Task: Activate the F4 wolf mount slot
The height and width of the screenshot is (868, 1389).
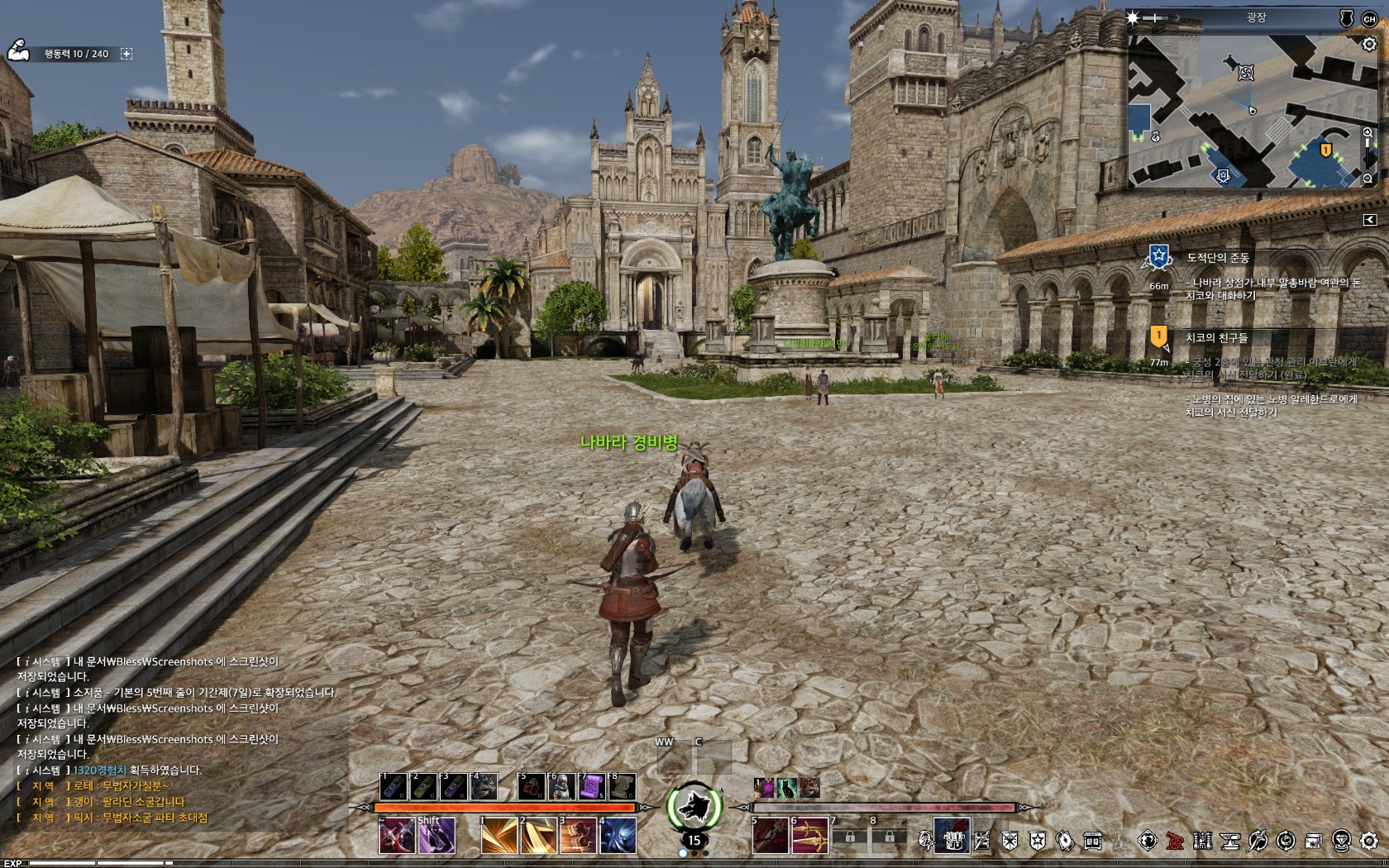Action: point(484,786)
